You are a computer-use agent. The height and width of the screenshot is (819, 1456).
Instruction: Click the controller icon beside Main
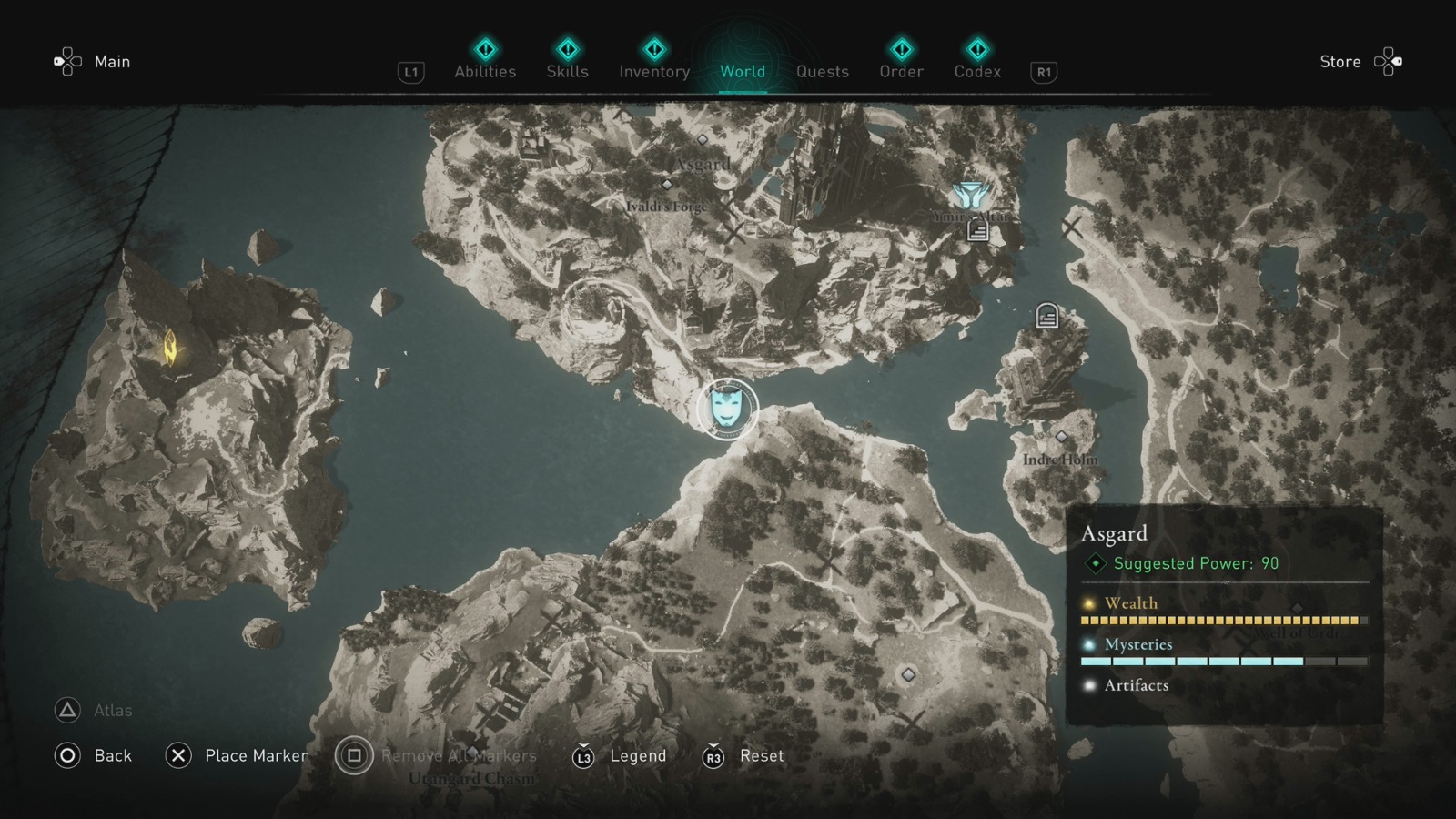pos(66,61)
